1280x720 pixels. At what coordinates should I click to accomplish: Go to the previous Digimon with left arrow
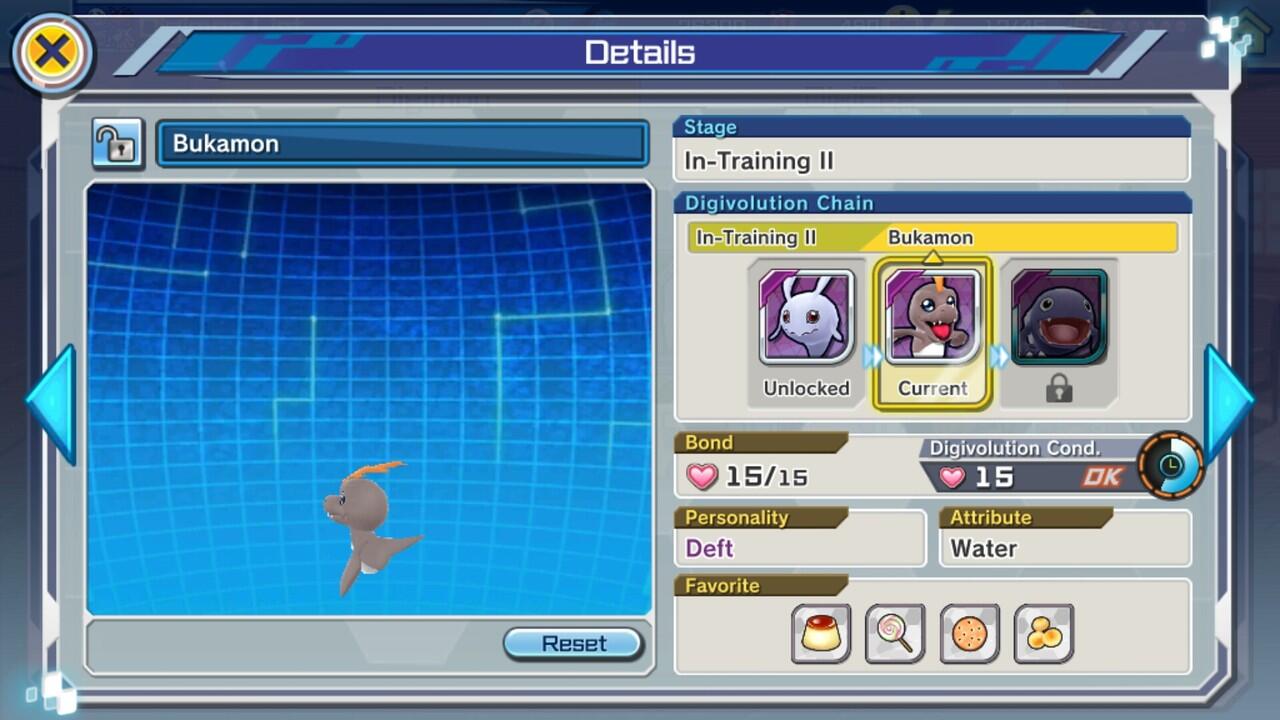pos(52,403)
